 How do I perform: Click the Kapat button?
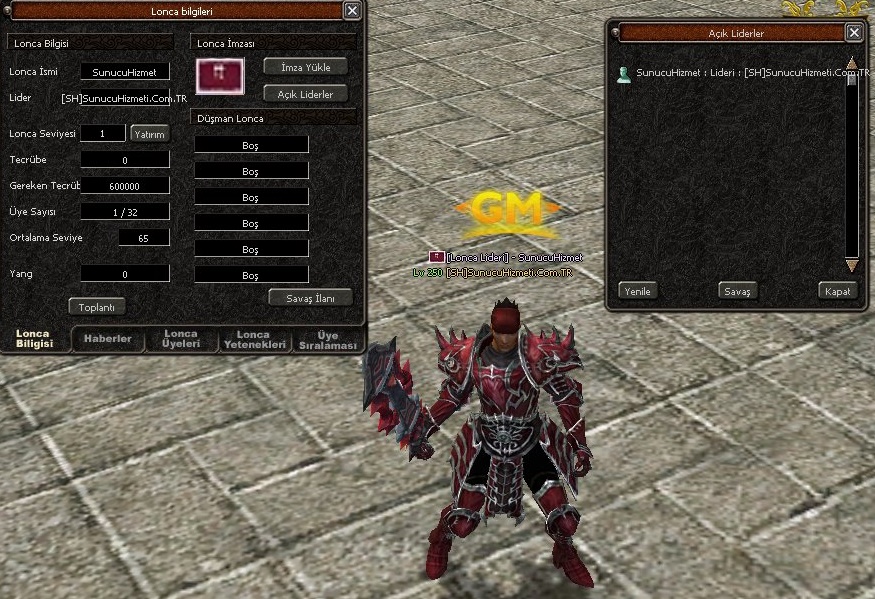(x=837, y=291)
